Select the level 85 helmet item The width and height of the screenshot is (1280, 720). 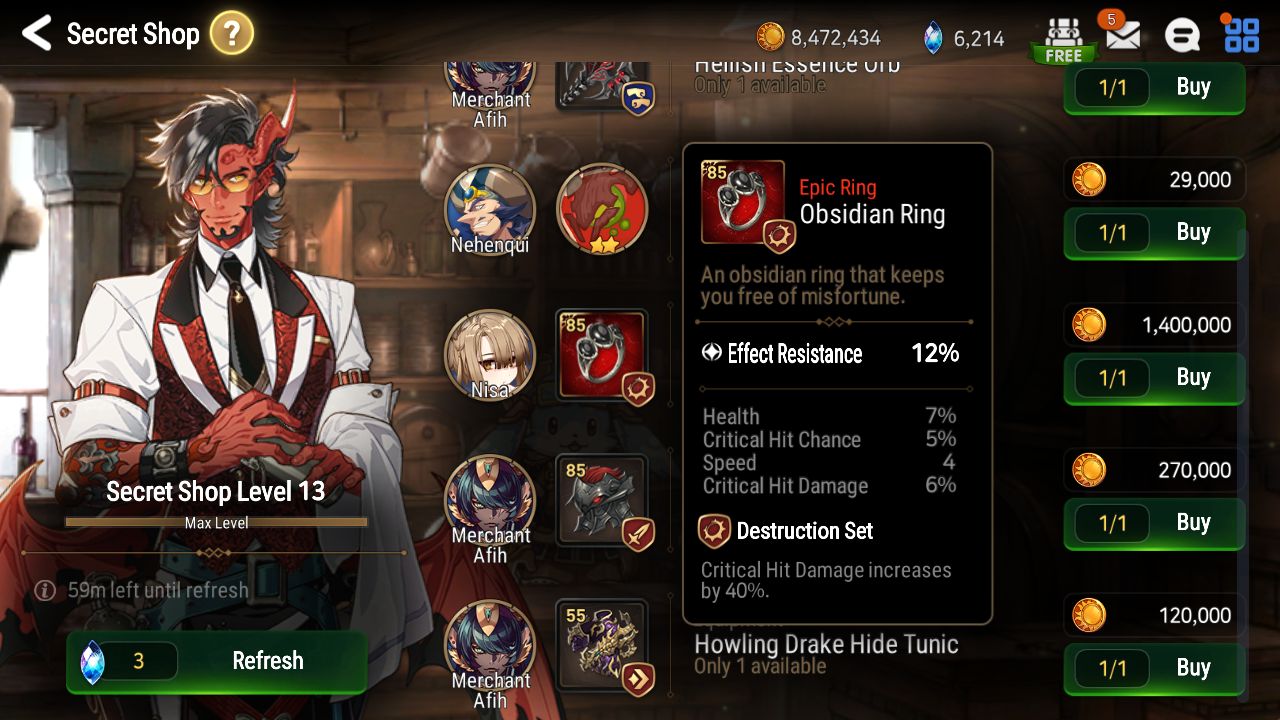(x=602, y=501)
